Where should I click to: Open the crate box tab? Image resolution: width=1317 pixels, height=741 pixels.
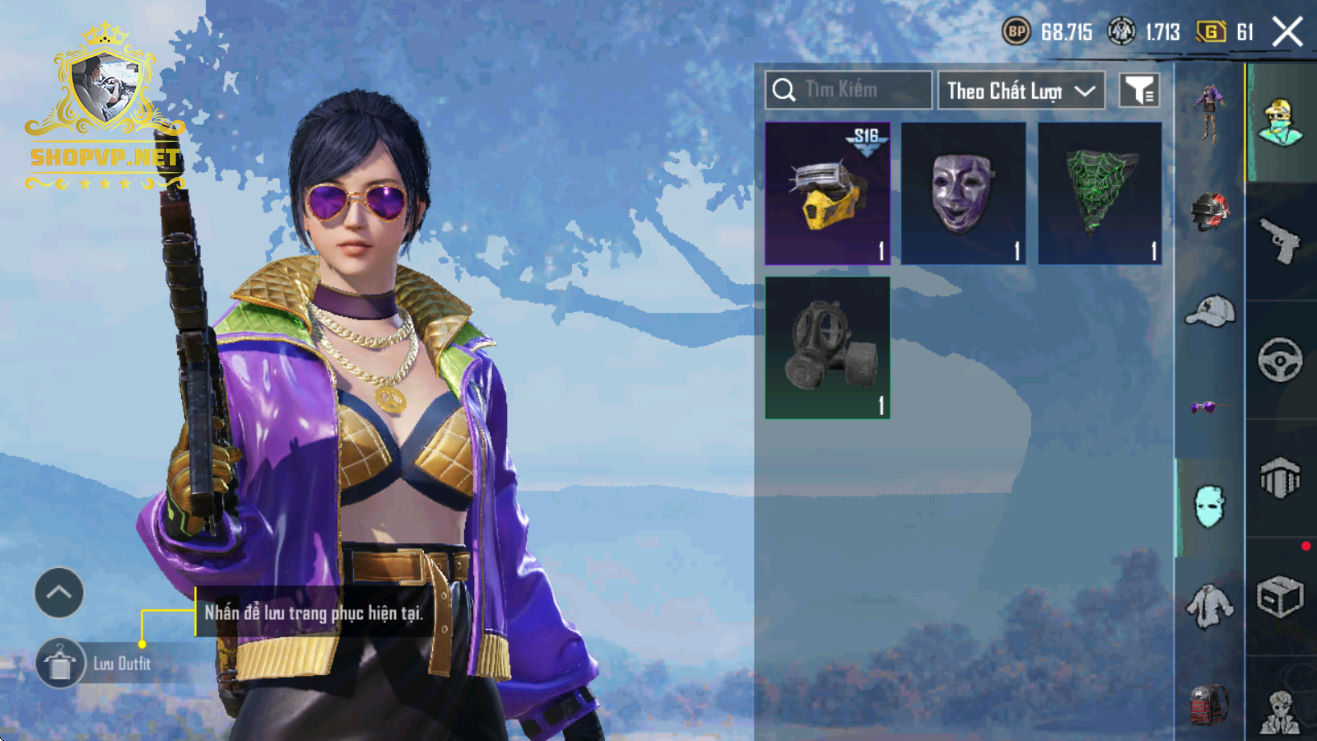(x=1280, y=597)
